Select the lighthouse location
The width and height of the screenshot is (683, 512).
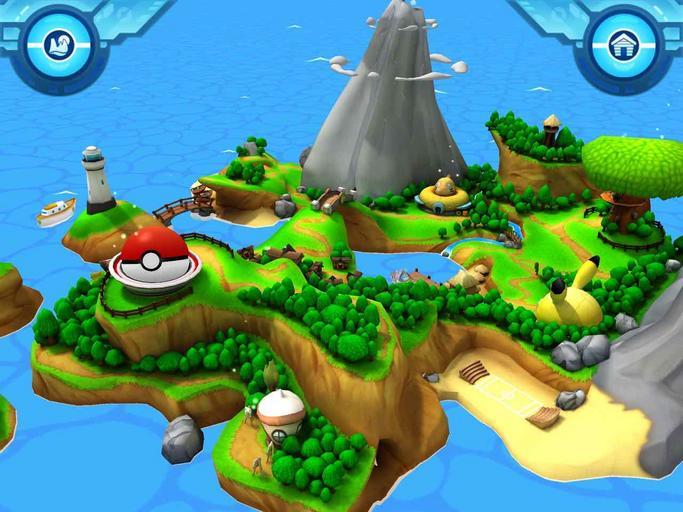(96, 180)
